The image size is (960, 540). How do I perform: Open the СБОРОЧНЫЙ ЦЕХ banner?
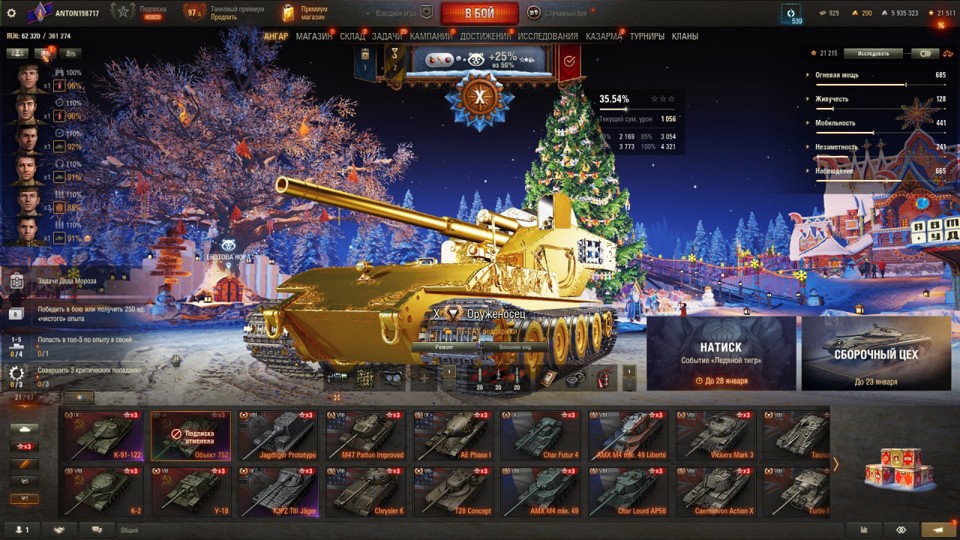[x=875, y=353]
